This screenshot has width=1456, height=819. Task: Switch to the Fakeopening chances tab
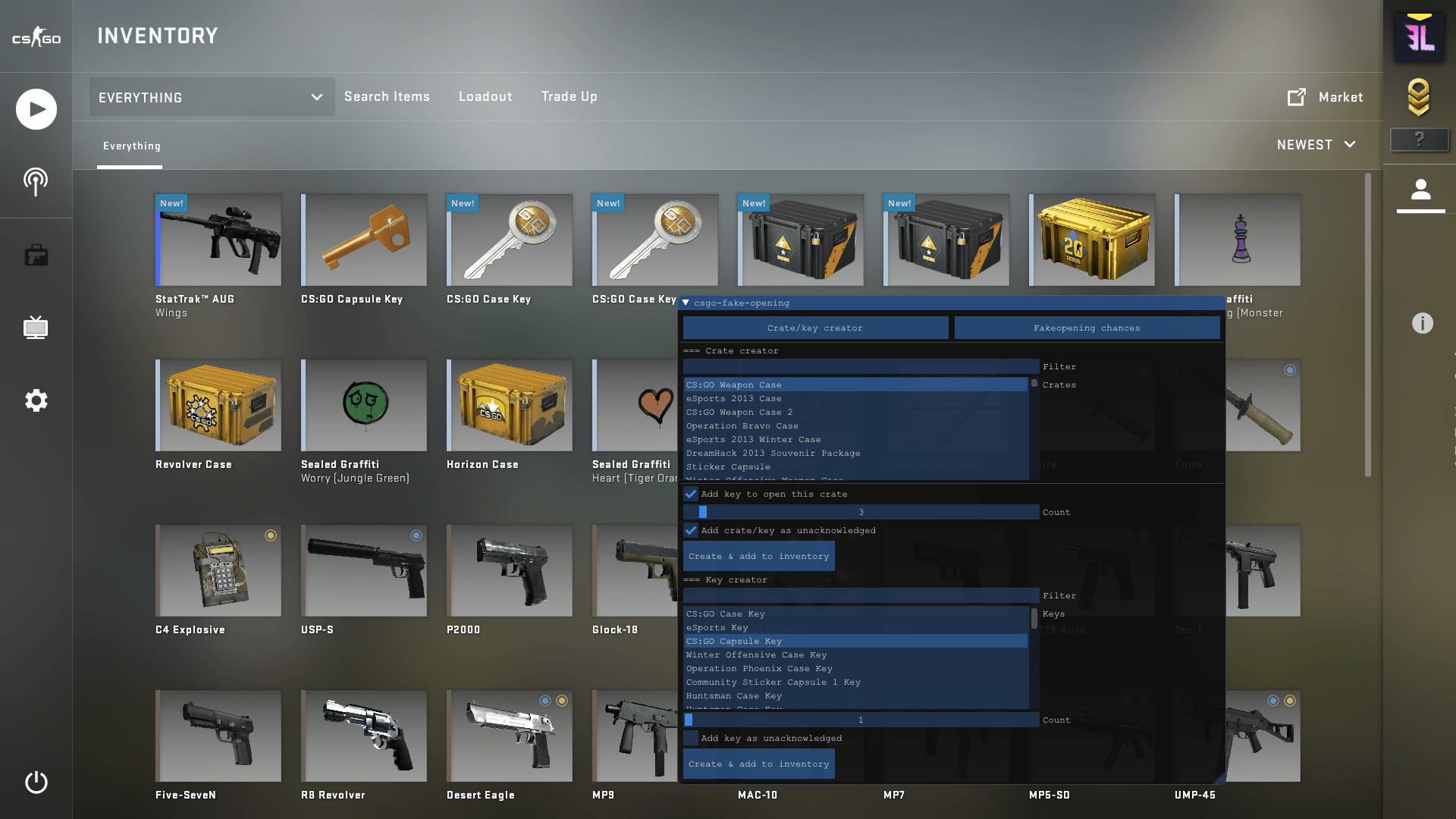click(x=1087, y=328)
